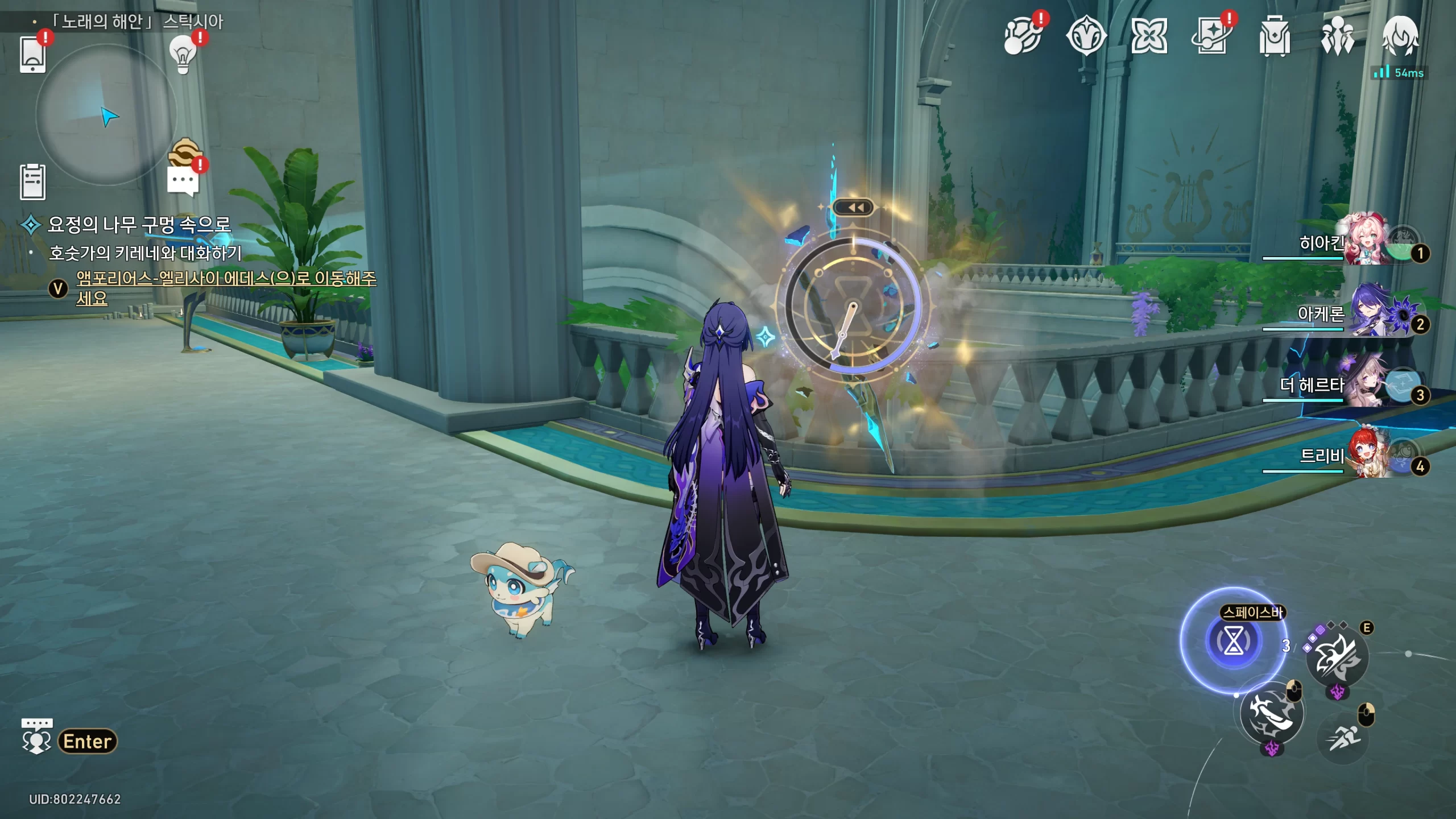The width and height of the screenshot is (1456, 819).
Task: Activate the hourglass interaction ability
Action: tap(1233, 641)
